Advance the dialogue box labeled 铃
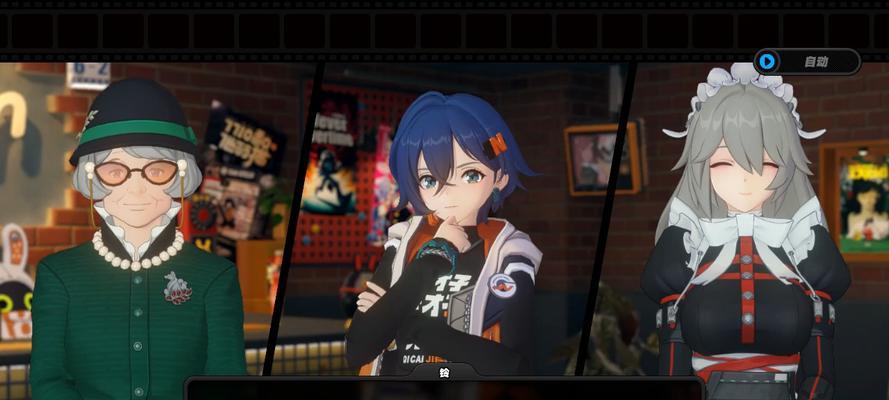 coord(444,389)
